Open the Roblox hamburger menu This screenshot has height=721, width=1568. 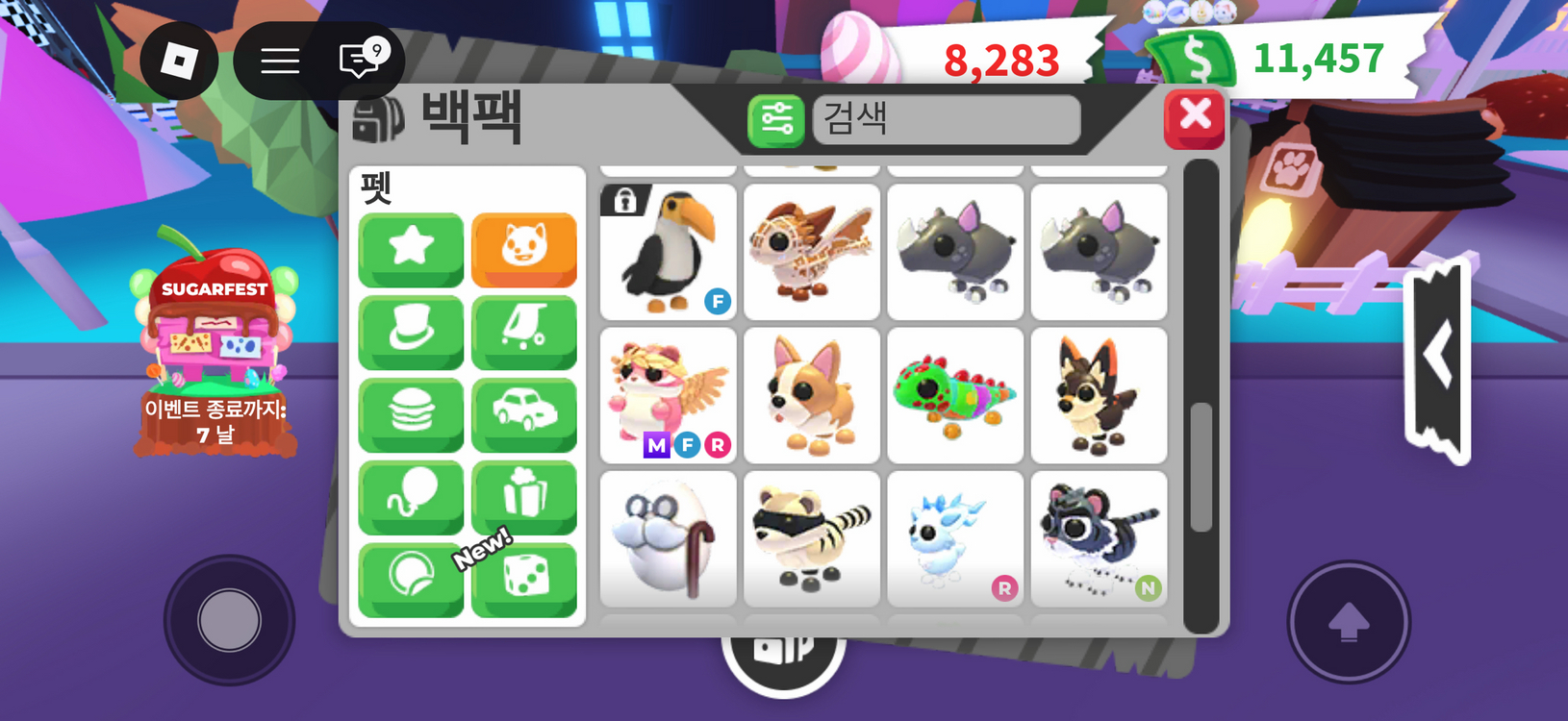[x=279, y=61]
